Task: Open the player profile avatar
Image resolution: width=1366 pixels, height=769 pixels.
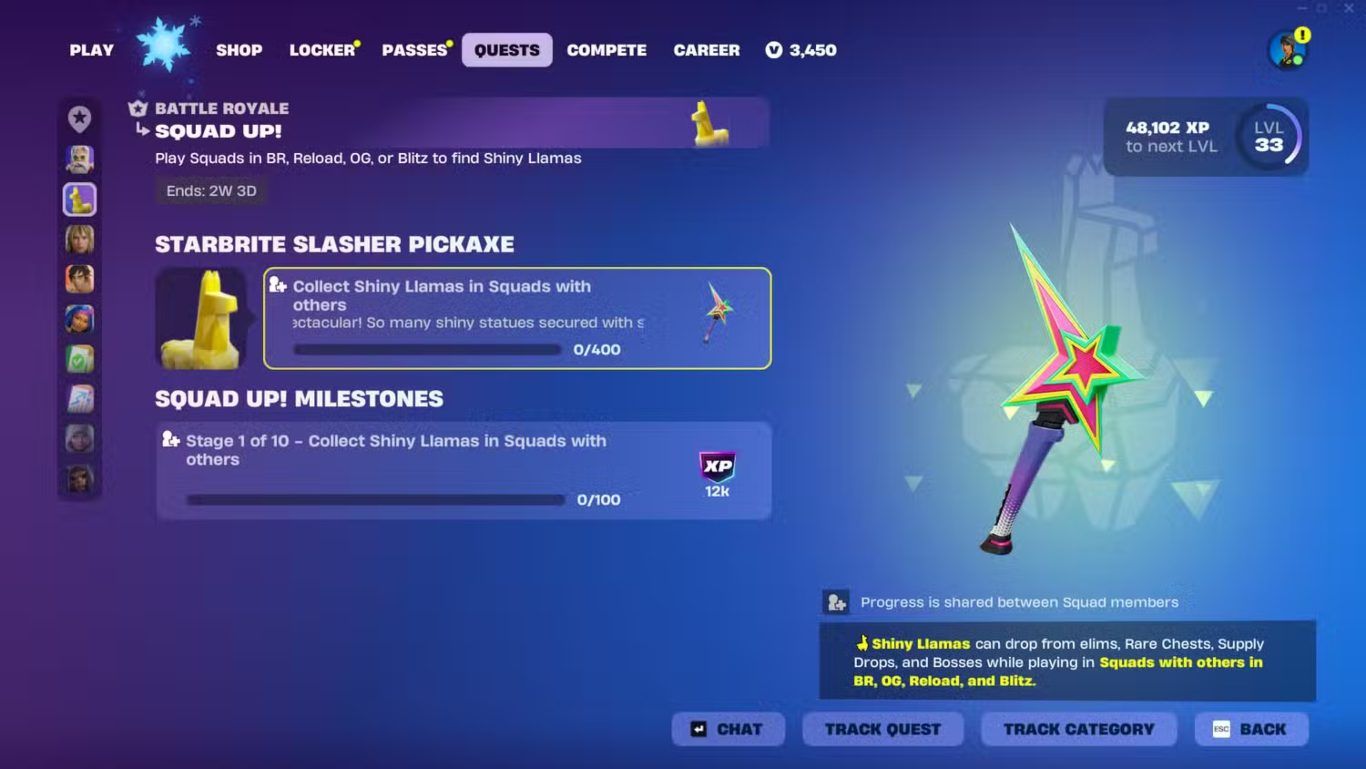Action: 1286,50
